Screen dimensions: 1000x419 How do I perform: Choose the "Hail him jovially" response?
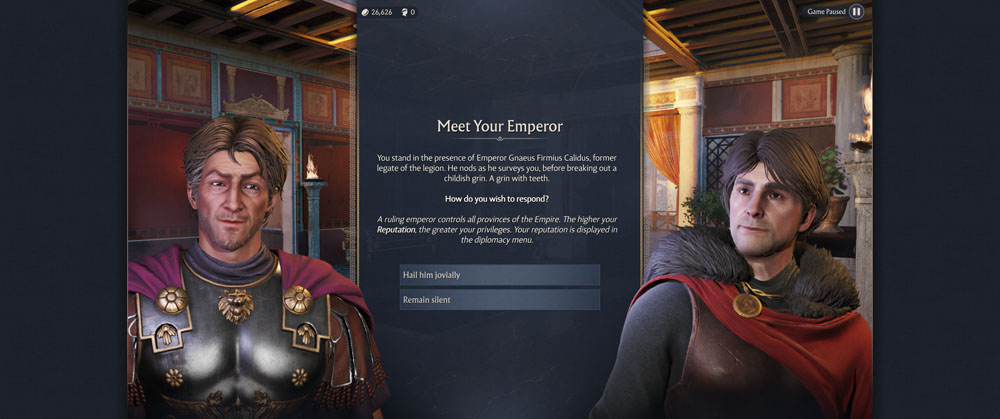pos(499,275)
